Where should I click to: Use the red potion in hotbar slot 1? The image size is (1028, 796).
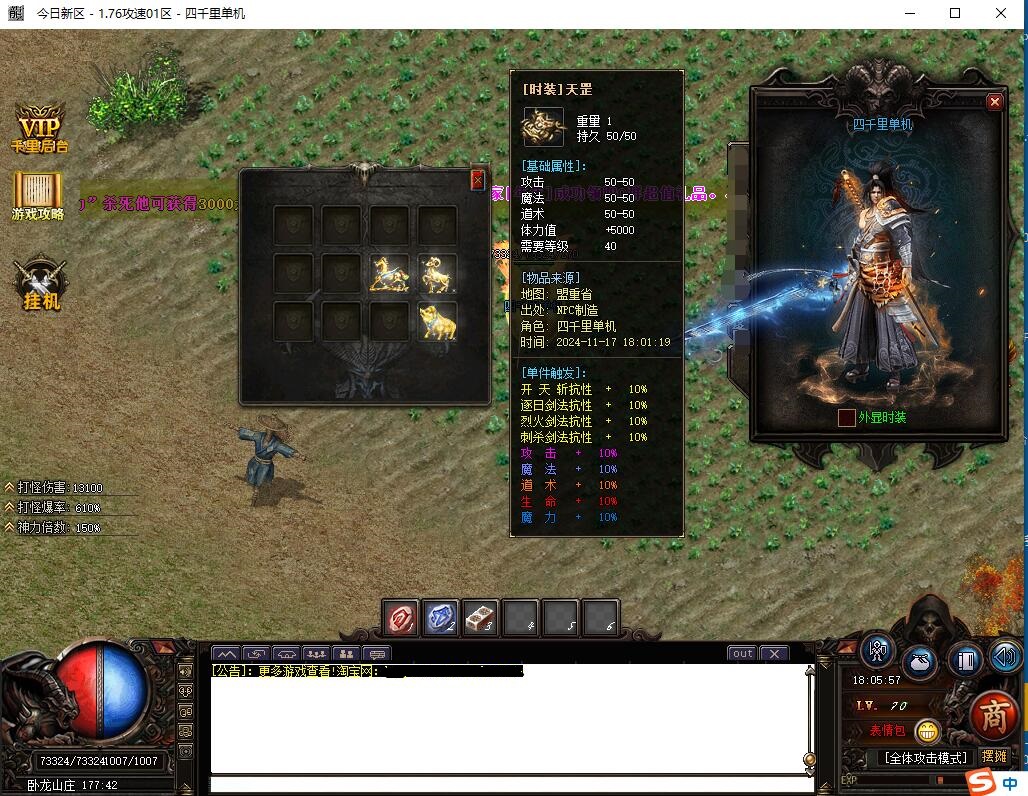(402, 618)
